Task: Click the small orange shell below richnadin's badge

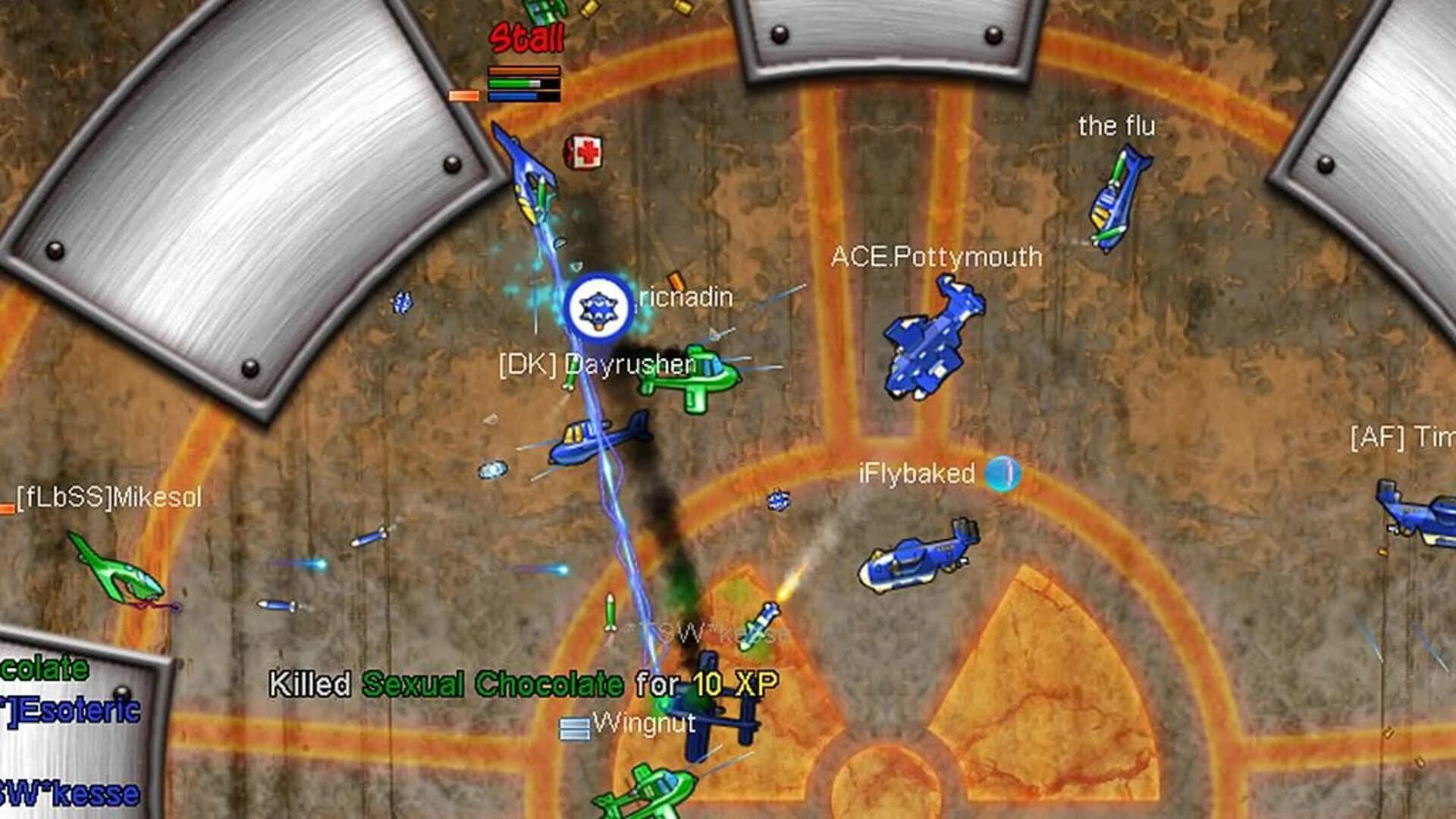Action: [x=677, y=281]
